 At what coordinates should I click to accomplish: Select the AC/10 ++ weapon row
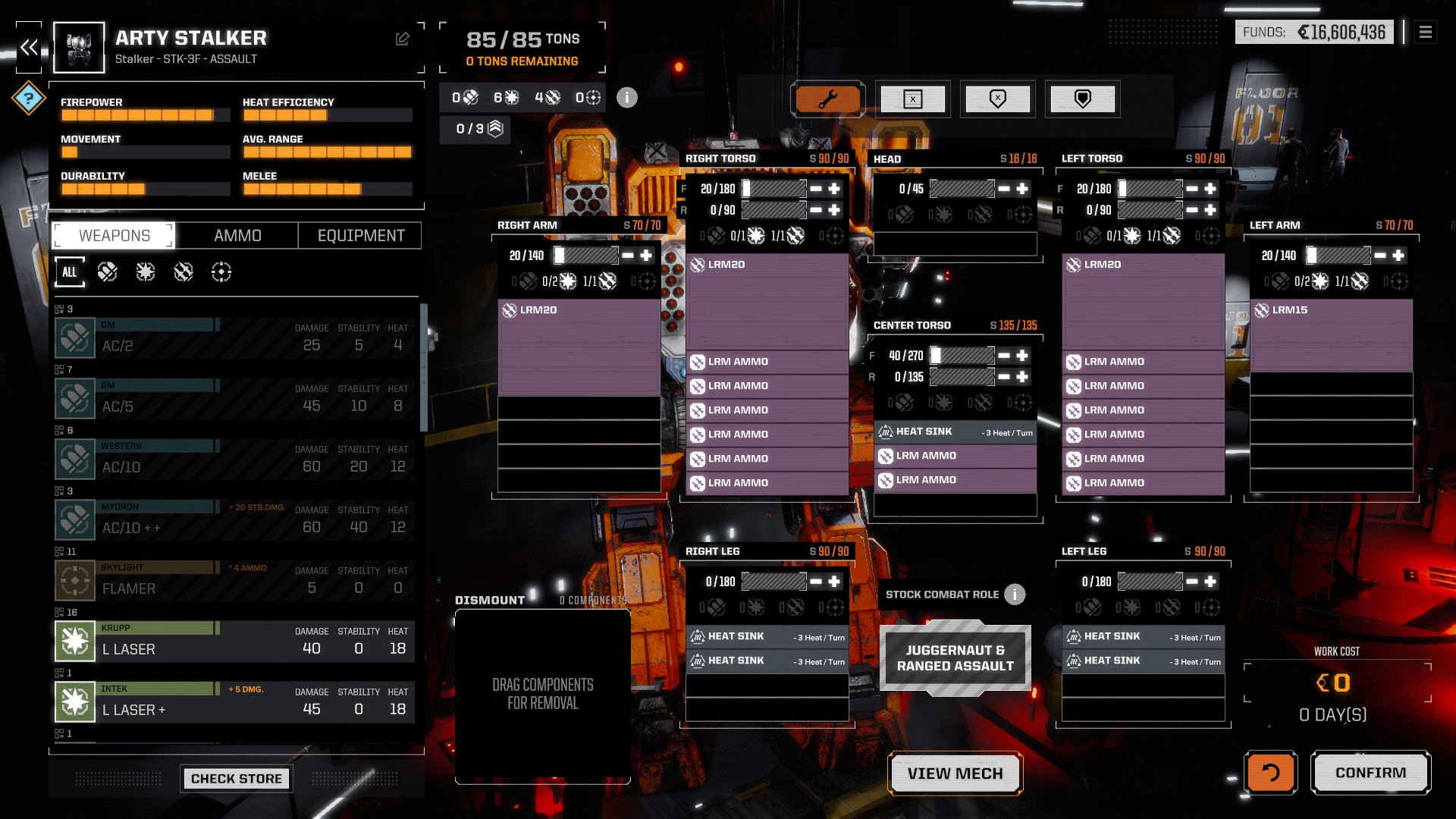235,520
